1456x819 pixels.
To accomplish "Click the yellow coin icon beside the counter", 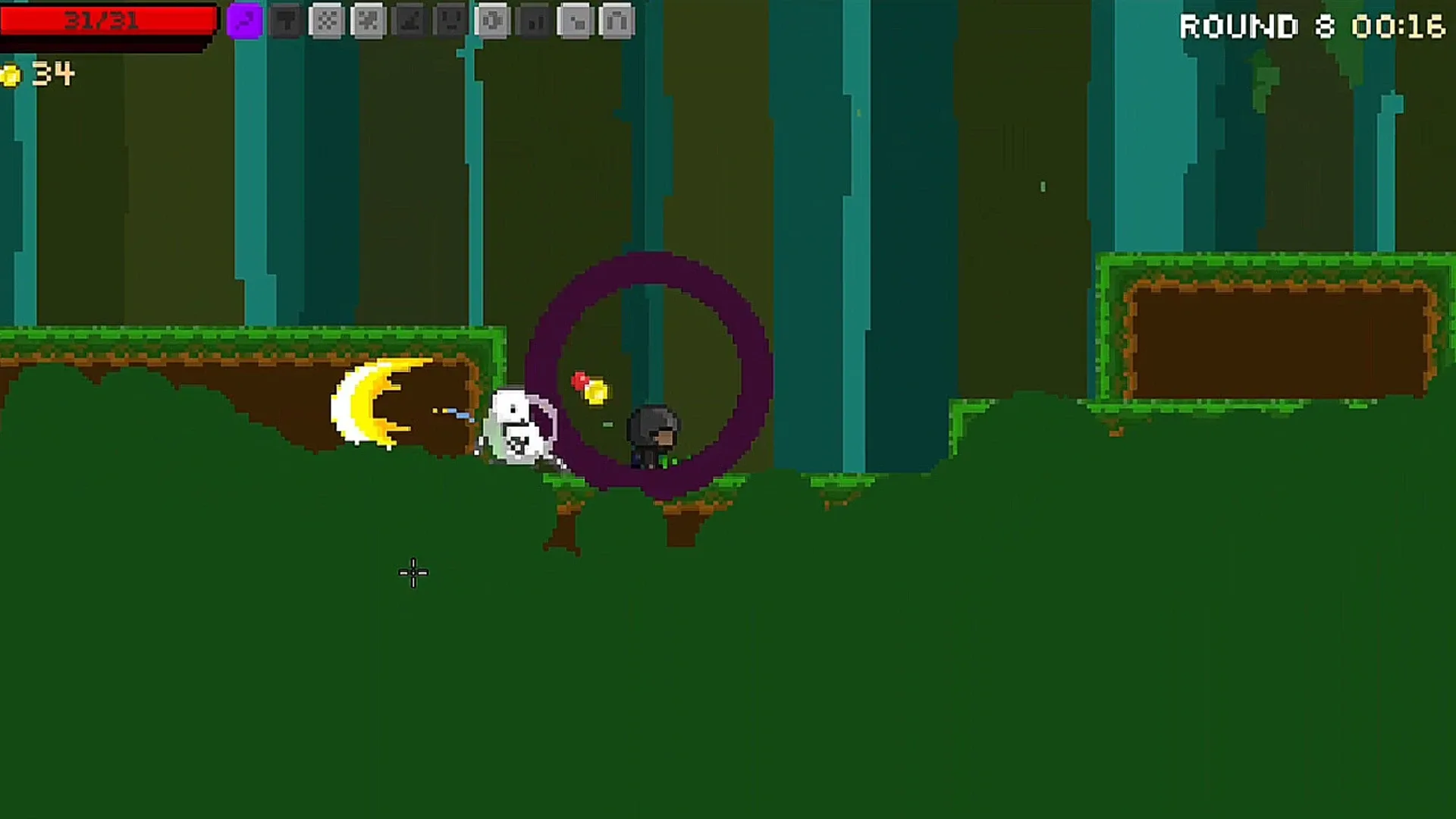I will pos(12,74).
